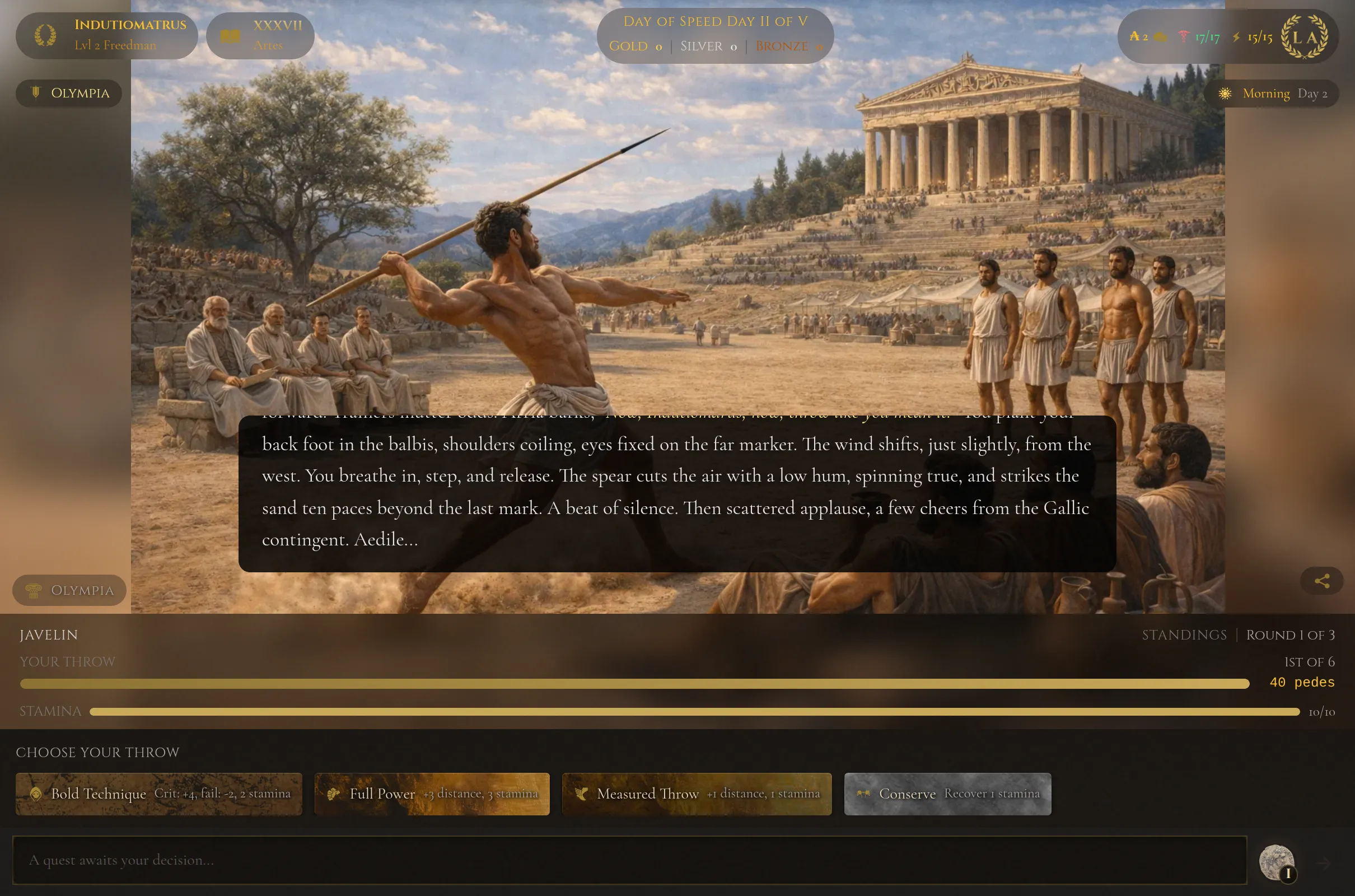Show the javelin Standings

click(1184, 635)
